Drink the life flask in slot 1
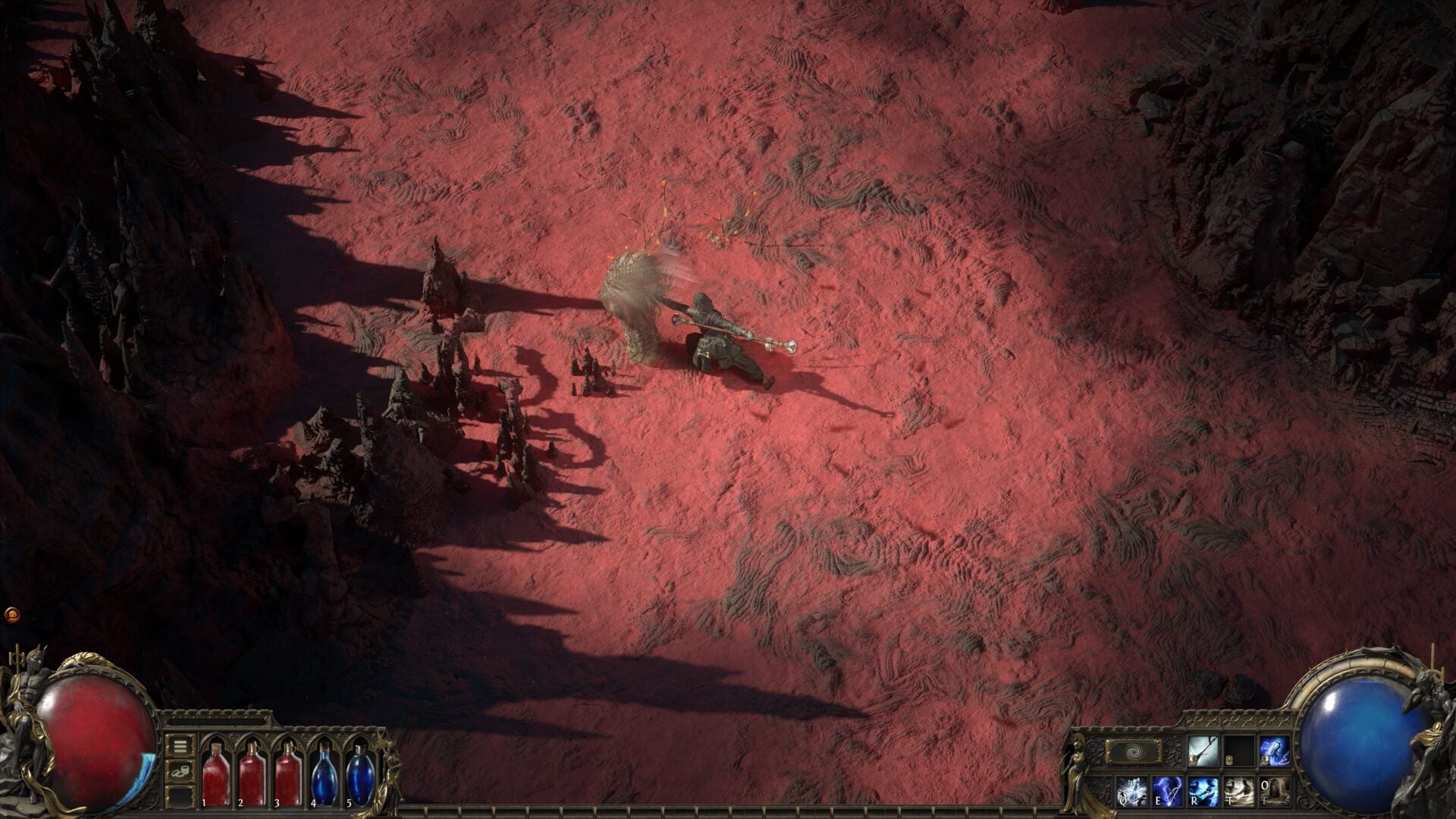Image resolution: width=1456 pixels, height=819 pixels. click(216, 773)
